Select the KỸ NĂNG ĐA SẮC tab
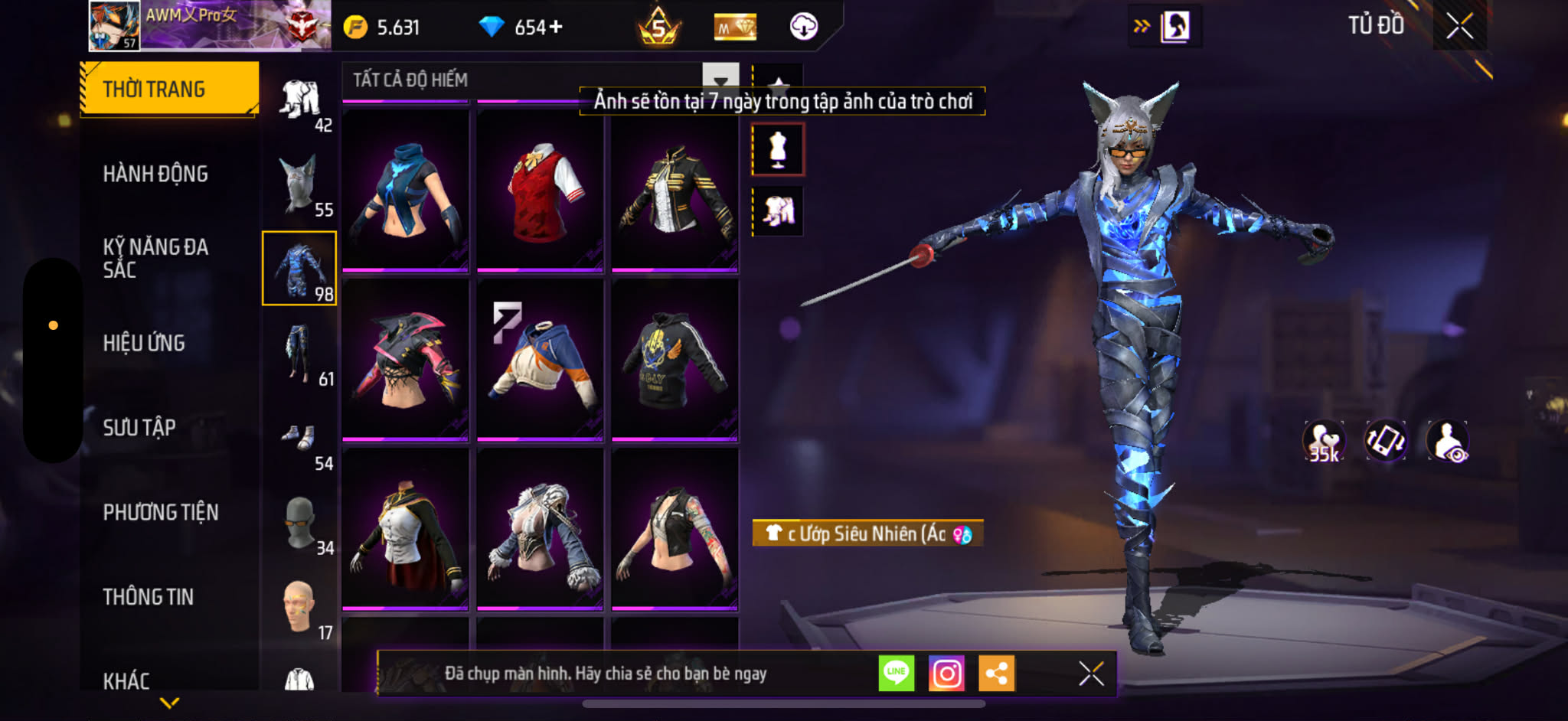1568x721 pixels. (155, 258)
